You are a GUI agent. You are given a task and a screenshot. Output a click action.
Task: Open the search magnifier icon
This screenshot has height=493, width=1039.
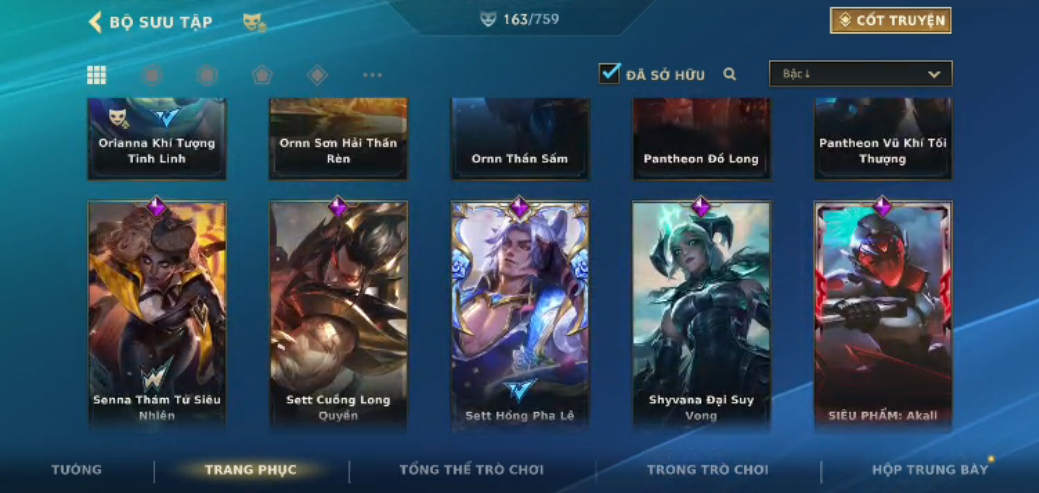[x=730, y=74]
